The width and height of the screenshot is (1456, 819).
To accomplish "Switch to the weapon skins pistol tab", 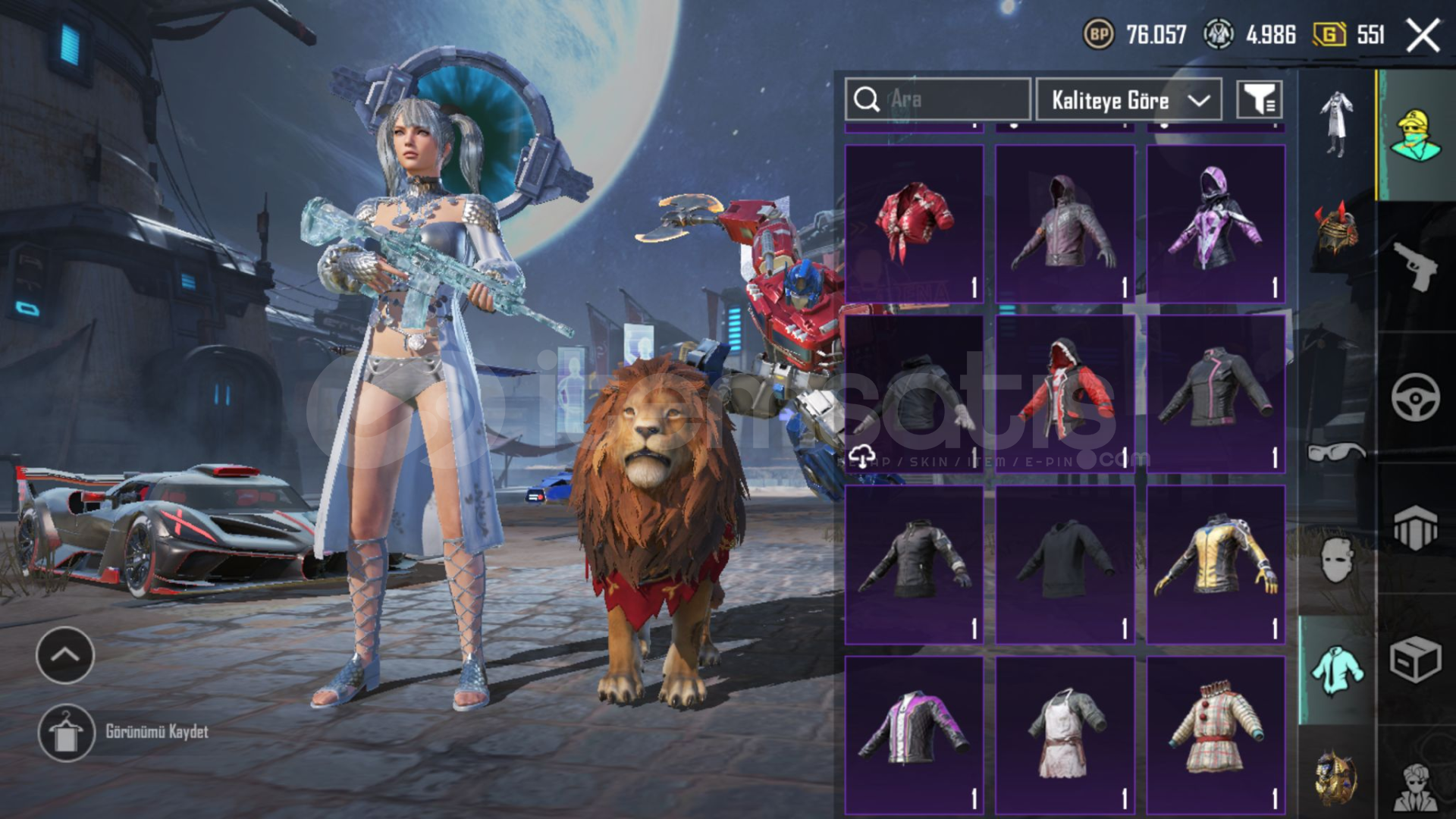I will (x=1415, y=267).
